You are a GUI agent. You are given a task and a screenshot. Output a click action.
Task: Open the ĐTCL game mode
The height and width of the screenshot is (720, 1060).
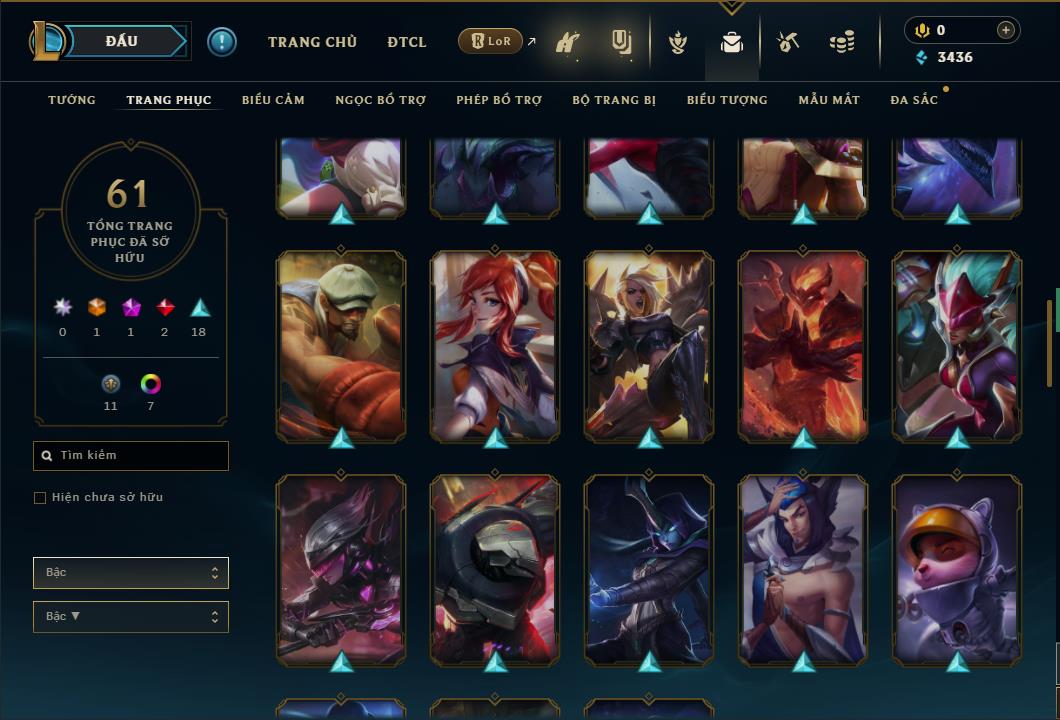click(x=406, y=42)
